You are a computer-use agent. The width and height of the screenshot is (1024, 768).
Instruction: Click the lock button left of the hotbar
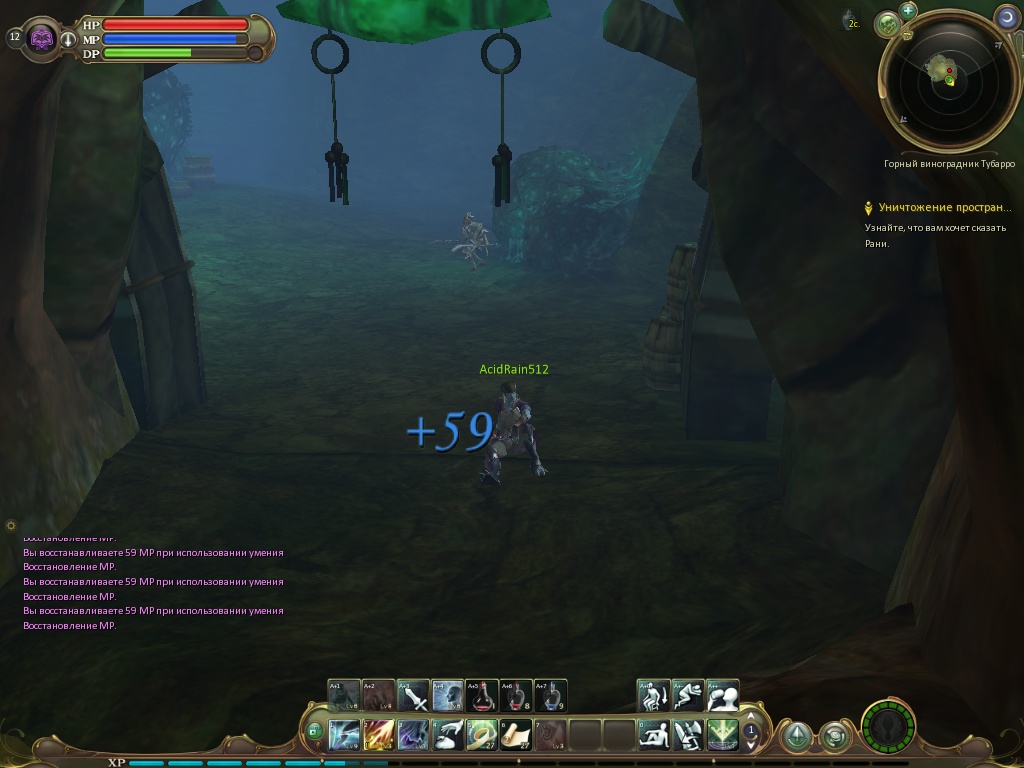click(x=315, y=731)
